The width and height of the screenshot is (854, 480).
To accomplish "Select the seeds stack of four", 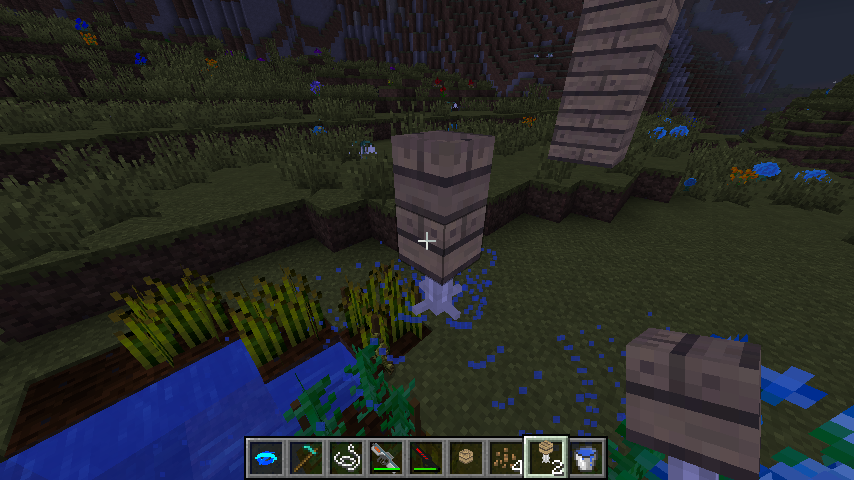I will point(506,457).
